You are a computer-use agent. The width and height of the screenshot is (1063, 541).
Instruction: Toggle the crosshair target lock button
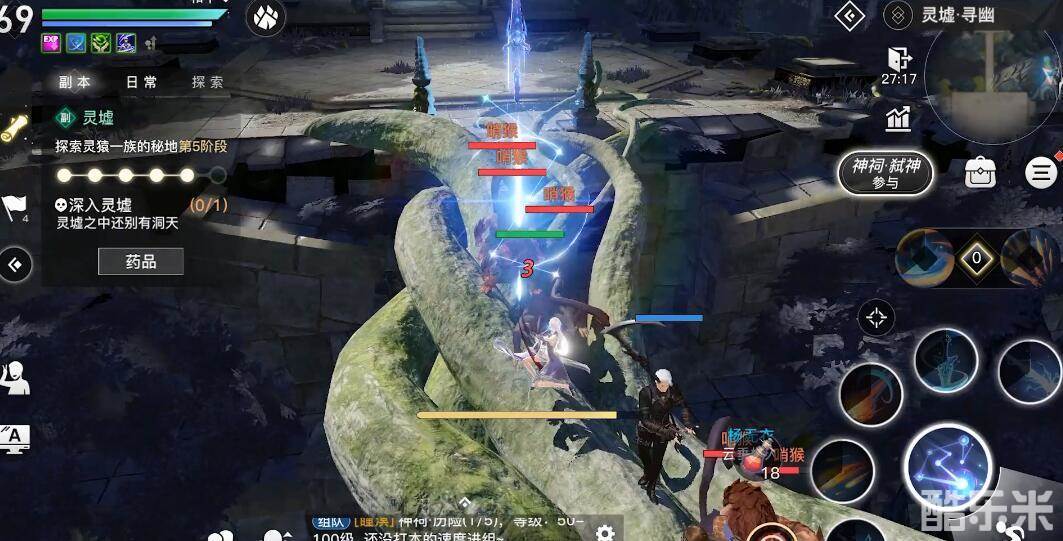coord(877,319)
